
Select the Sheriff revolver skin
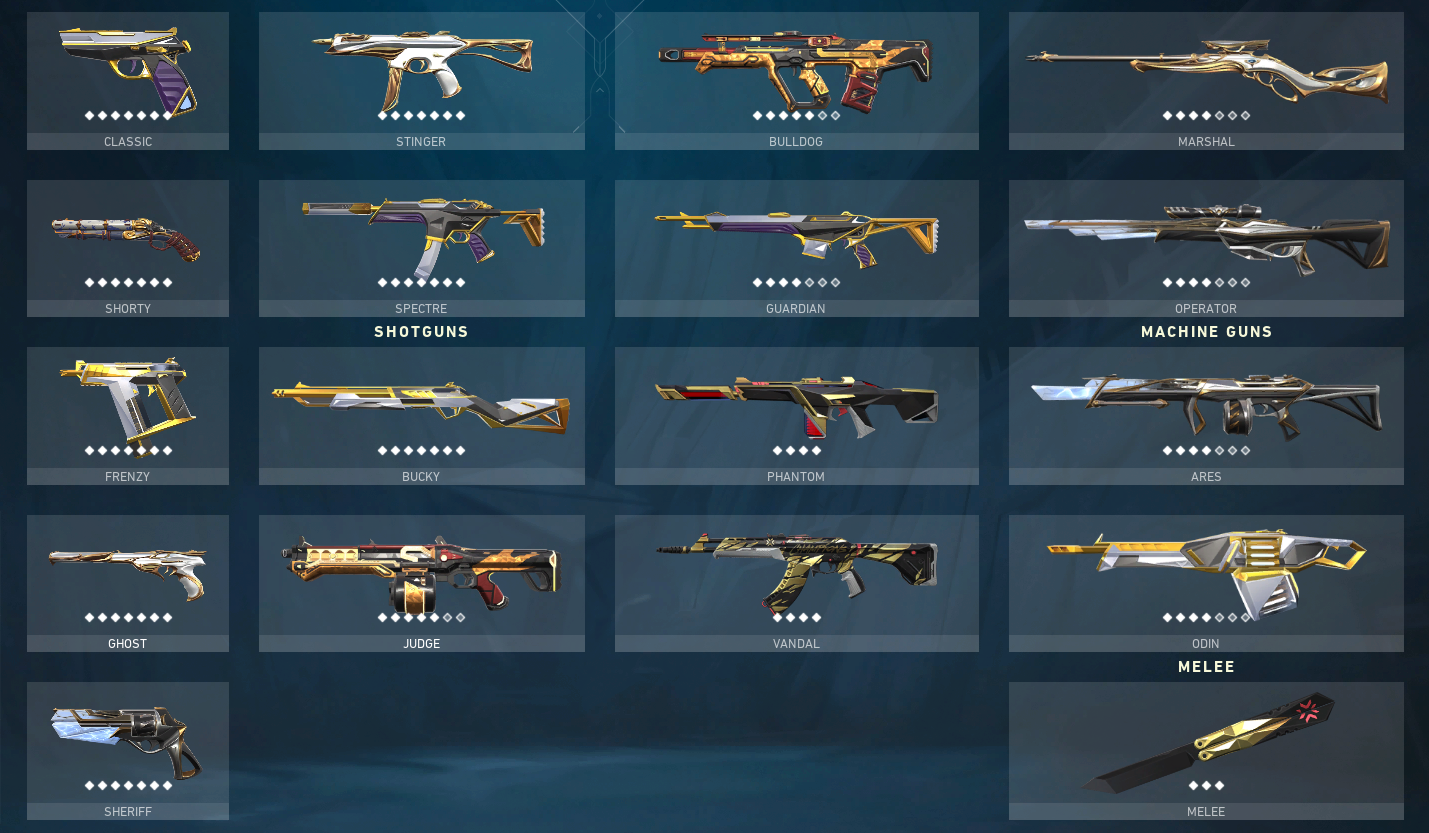(127, 740)
